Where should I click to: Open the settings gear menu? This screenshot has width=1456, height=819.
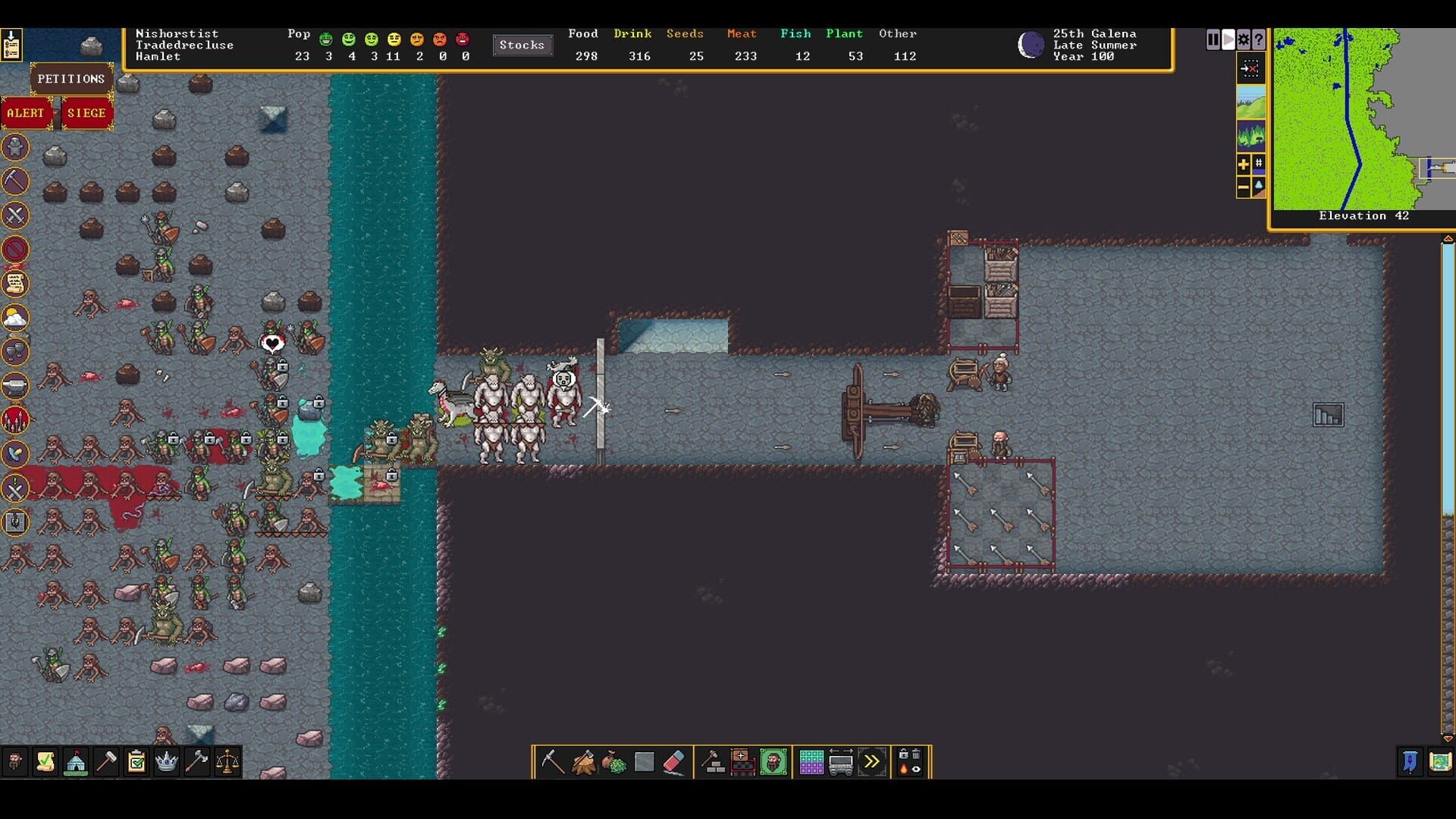pyautogui.click(x=1242, y=40)
